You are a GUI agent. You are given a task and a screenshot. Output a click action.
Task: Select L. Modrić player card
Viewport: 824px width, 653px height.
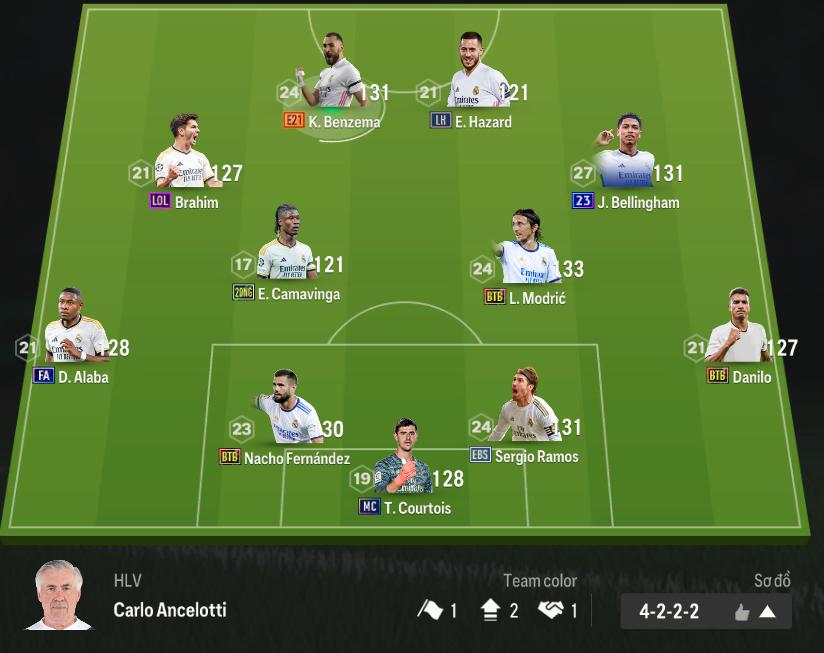526,250
